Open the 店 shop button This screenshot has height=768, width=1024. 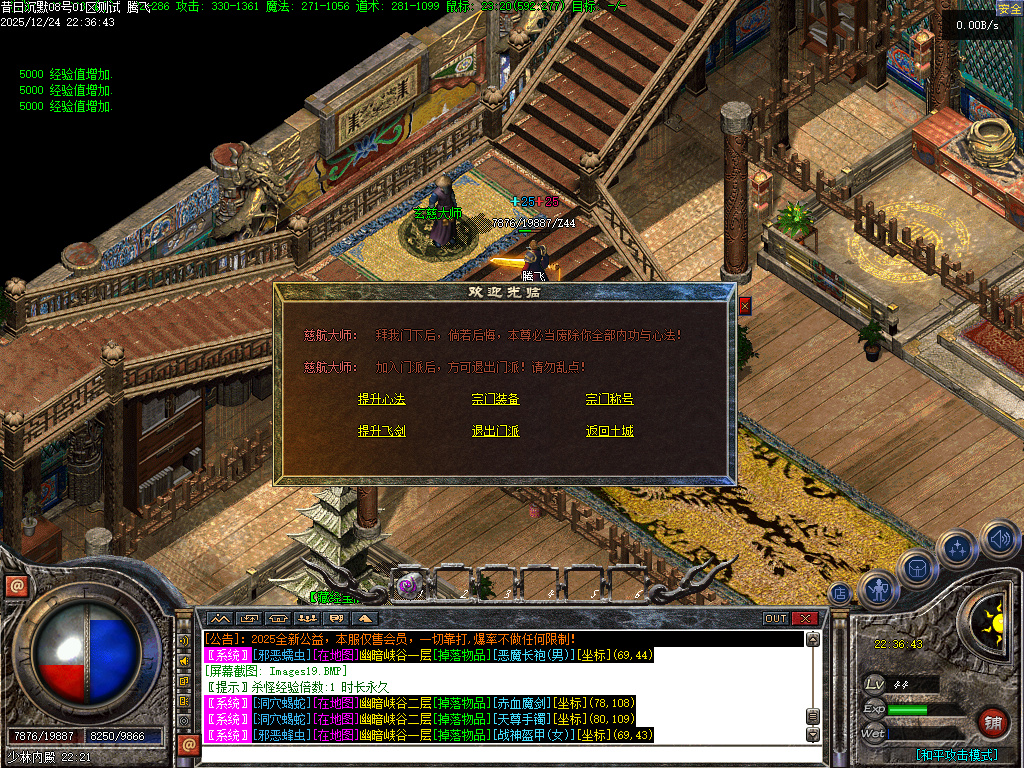point(840,594)
